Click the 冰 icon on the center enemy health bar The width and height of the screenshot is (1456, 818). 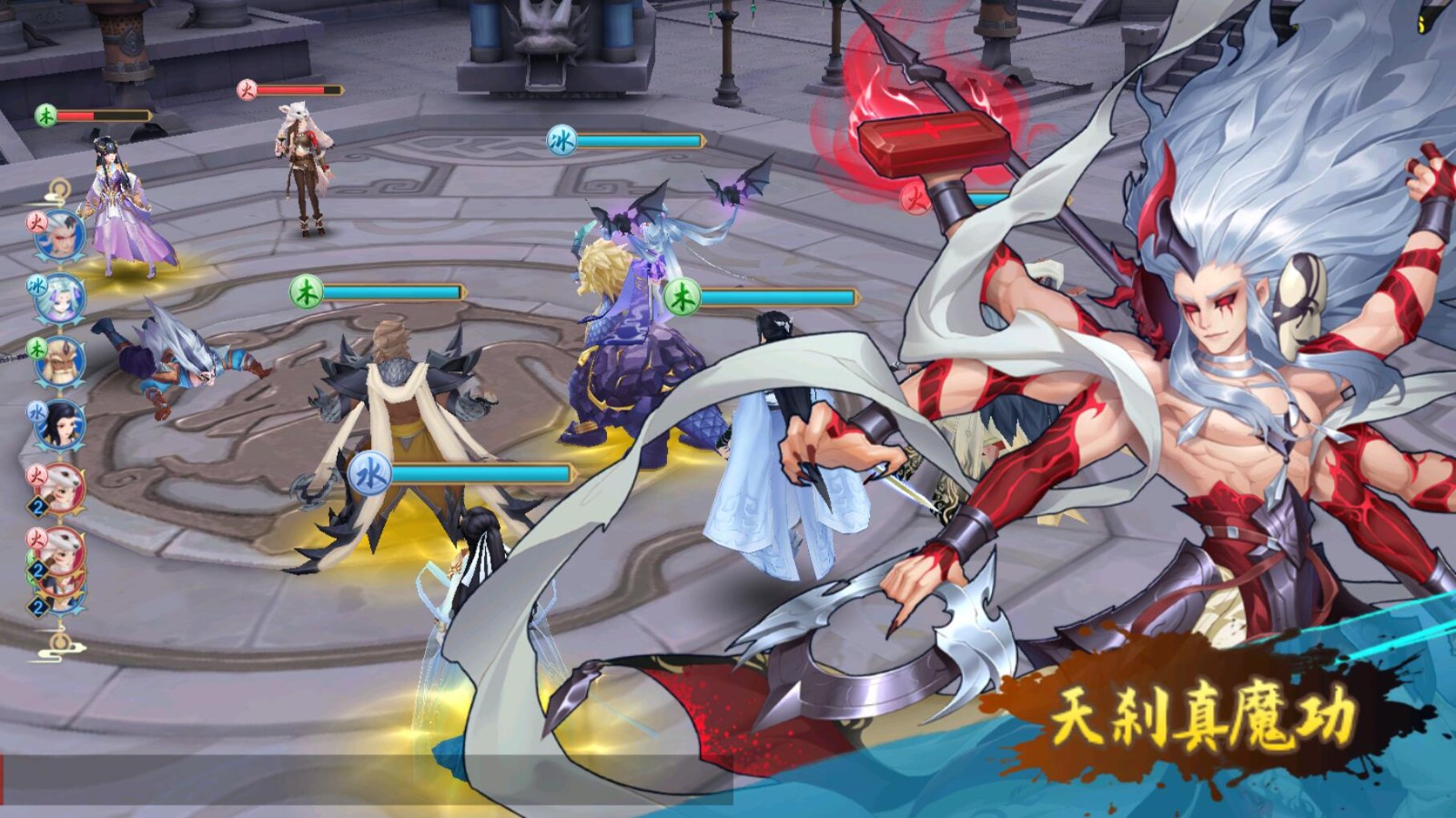(x=560, y=142)
